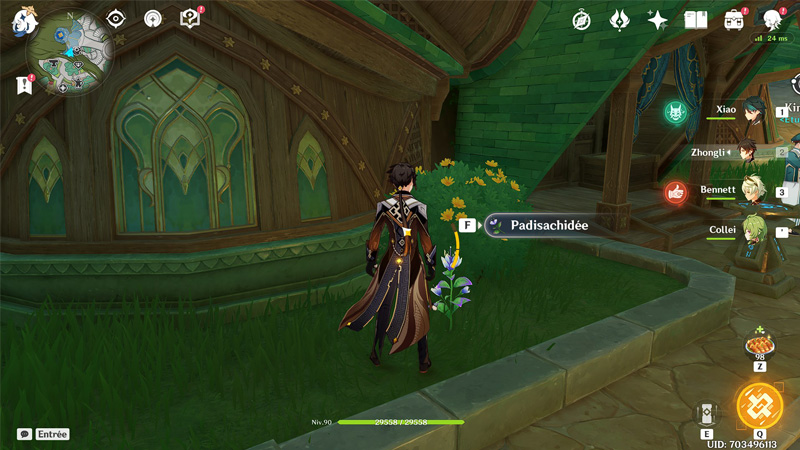Select Zhongli in the party list
The height and width of the screenshot is (450, 800).
coord(746,152)
